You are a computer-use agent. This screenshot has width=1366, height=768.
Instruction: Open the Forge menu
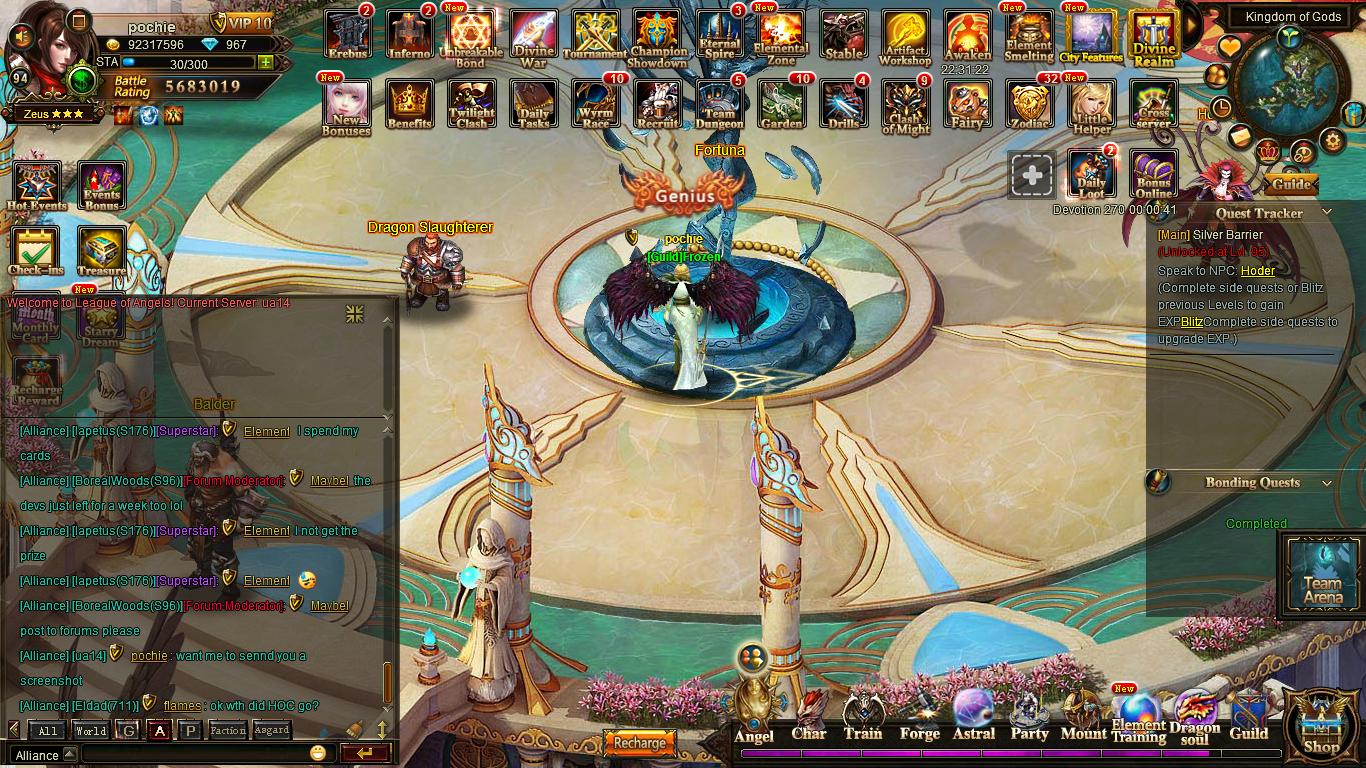(x=919, y=716)
